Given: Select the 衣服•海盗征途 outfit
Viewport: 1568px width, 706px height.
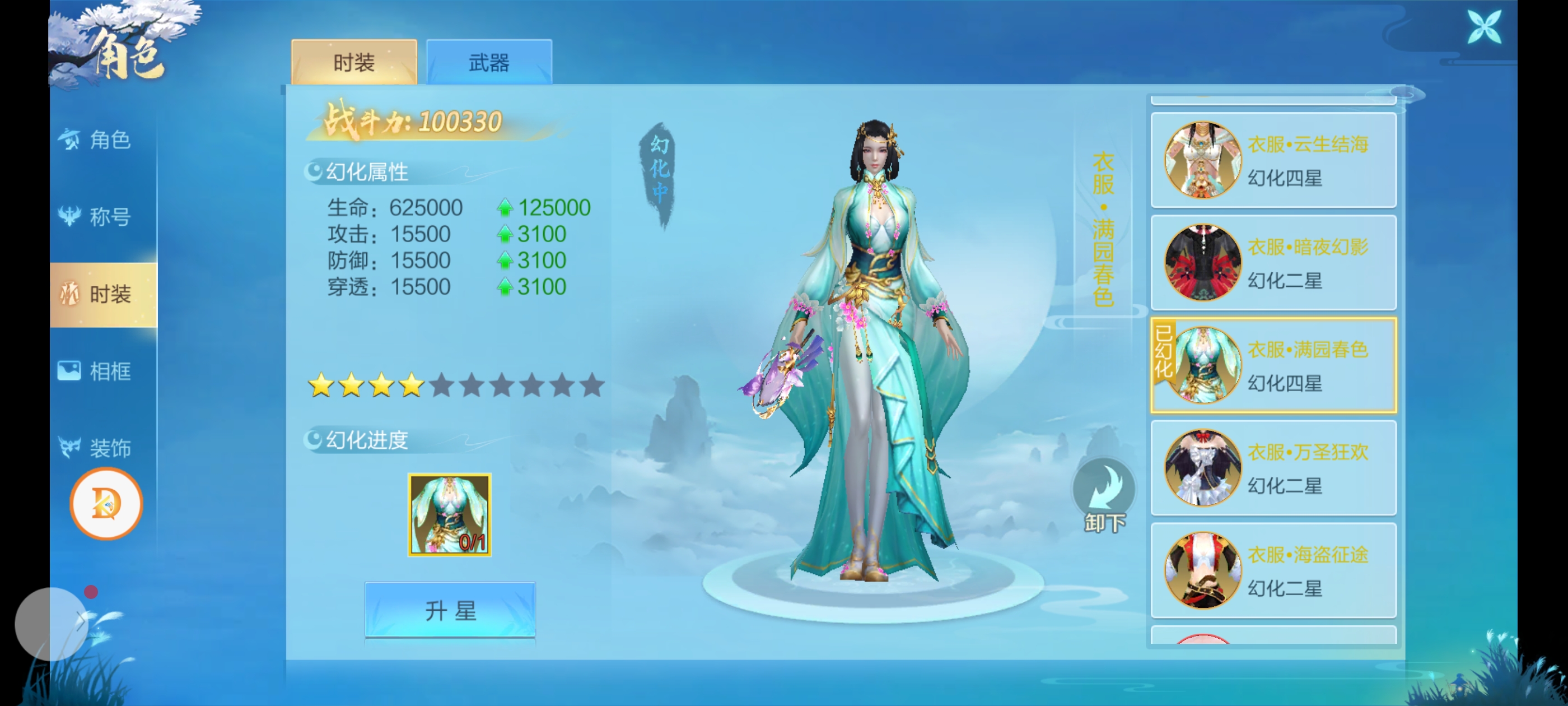Looking at the screenshot, I should pyautogui.click(x=1273, y=570).
